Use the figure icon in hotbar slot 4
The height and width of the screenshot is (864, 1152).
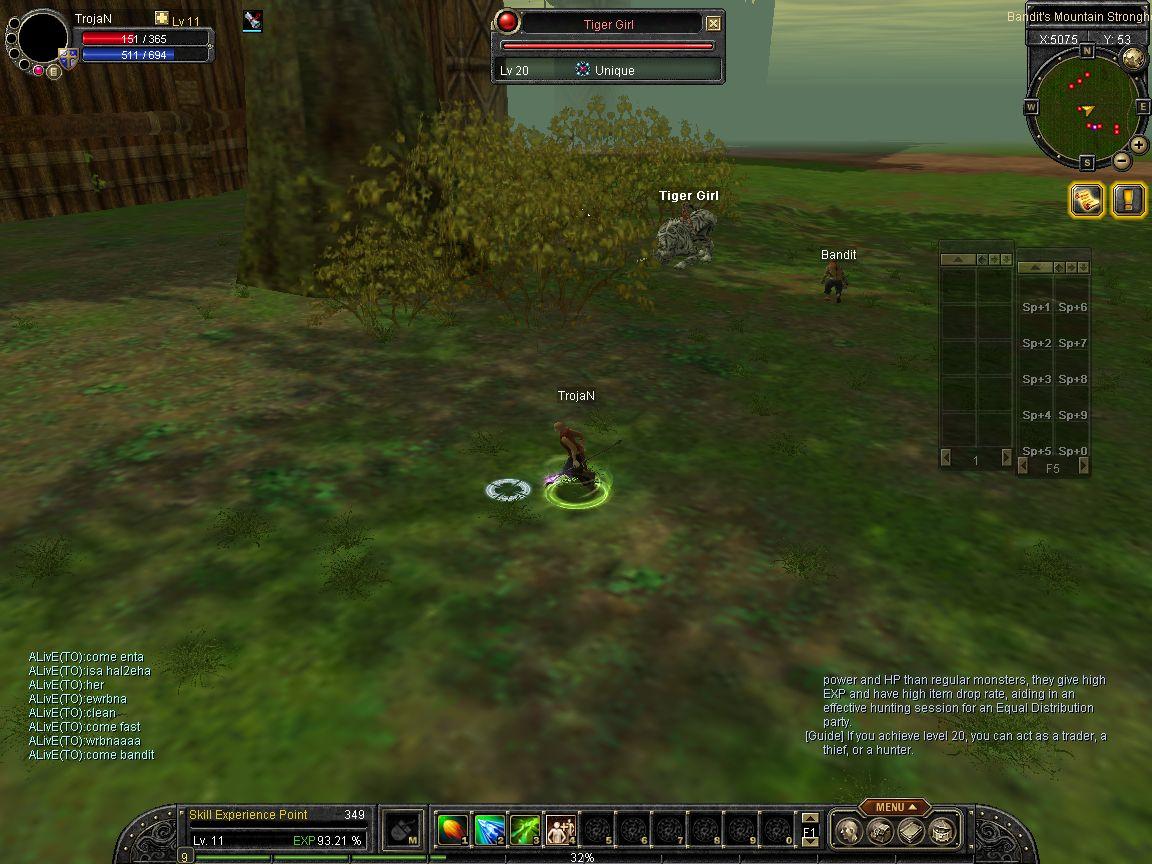coord(560,830)
